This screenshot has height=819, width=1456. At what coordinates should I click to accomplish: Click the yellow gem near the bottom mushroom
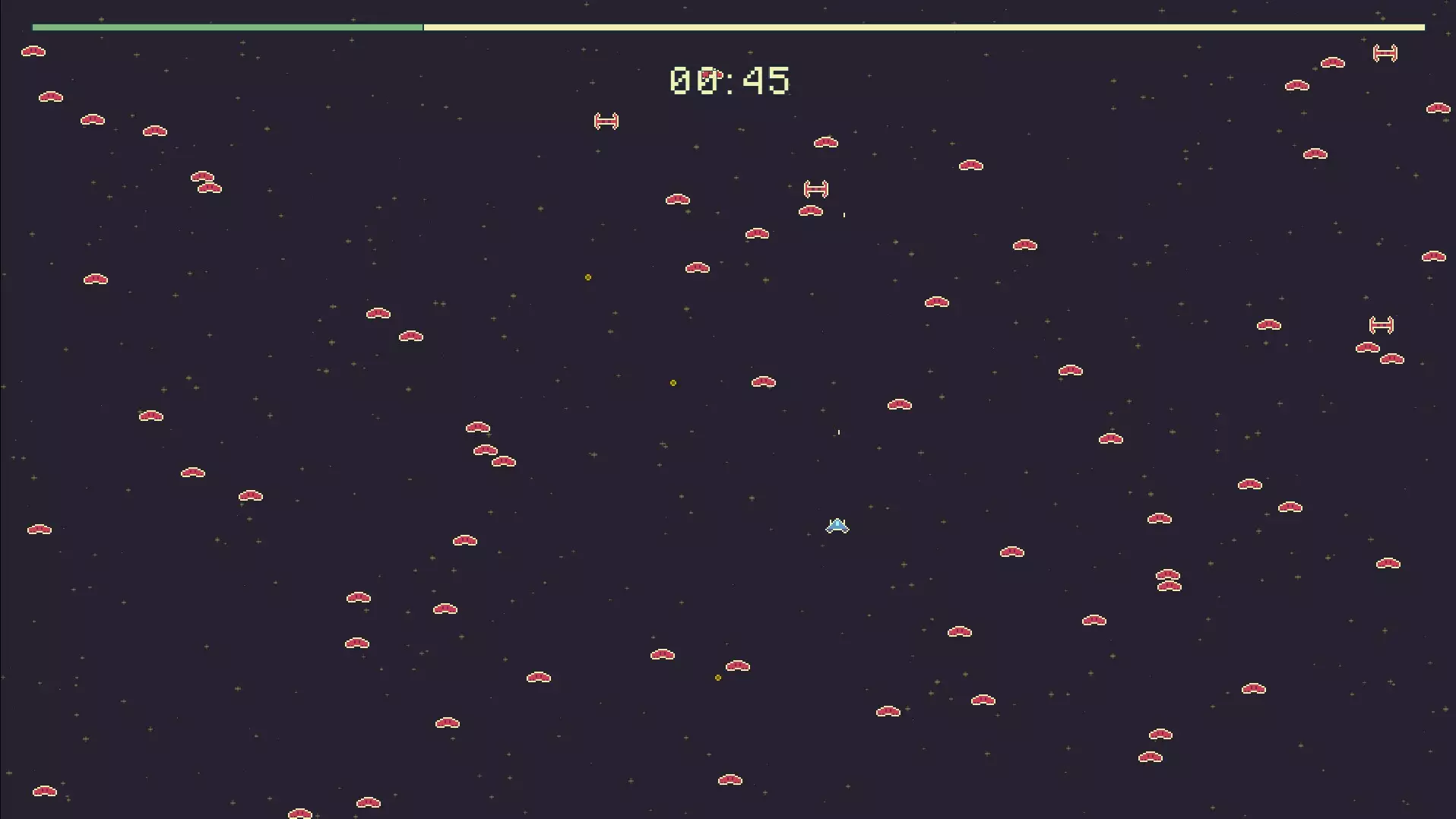coord(717,678)
